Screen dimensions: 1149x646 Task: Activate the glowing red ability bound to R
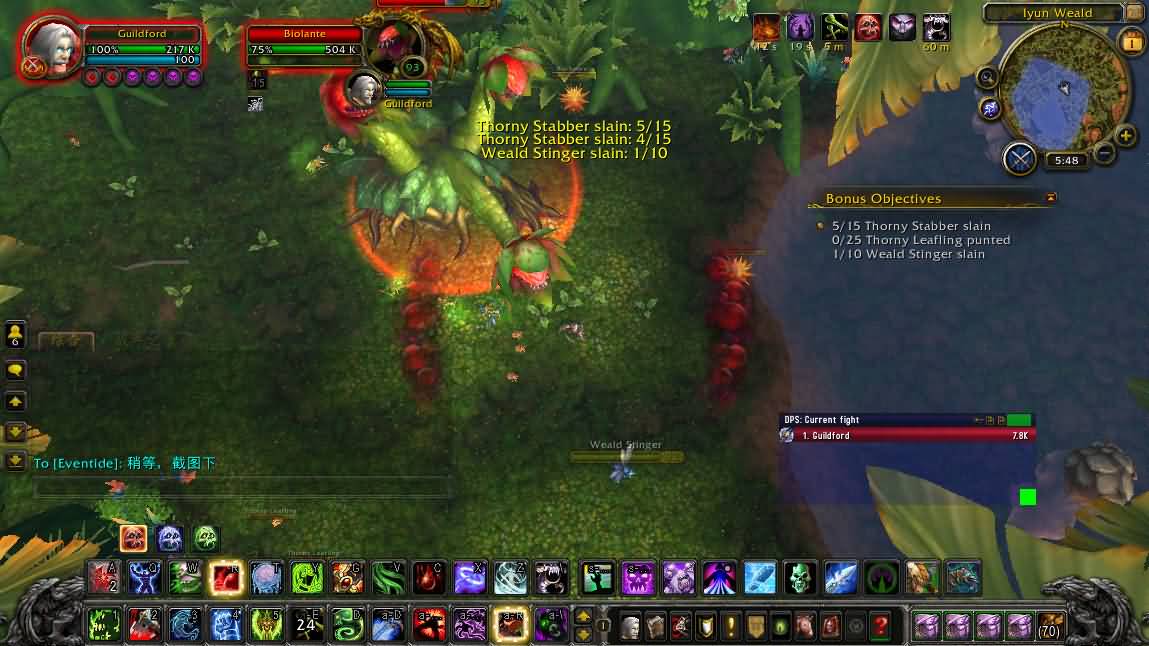[x=226, y=577]
